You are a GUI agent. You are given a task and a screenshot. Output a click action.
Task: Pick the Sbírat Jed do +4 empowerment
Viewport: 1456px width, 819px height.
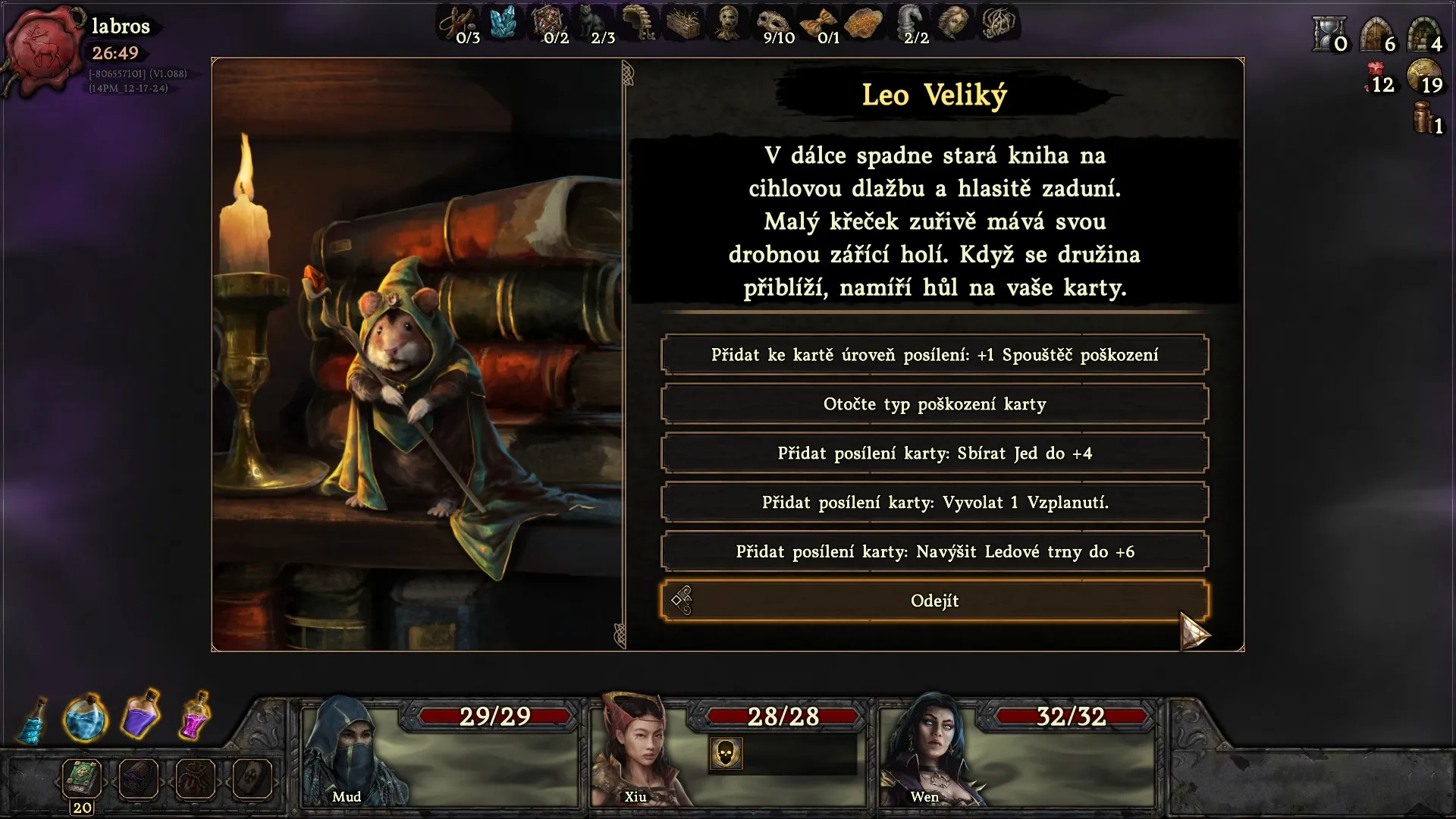coord(934,453)
